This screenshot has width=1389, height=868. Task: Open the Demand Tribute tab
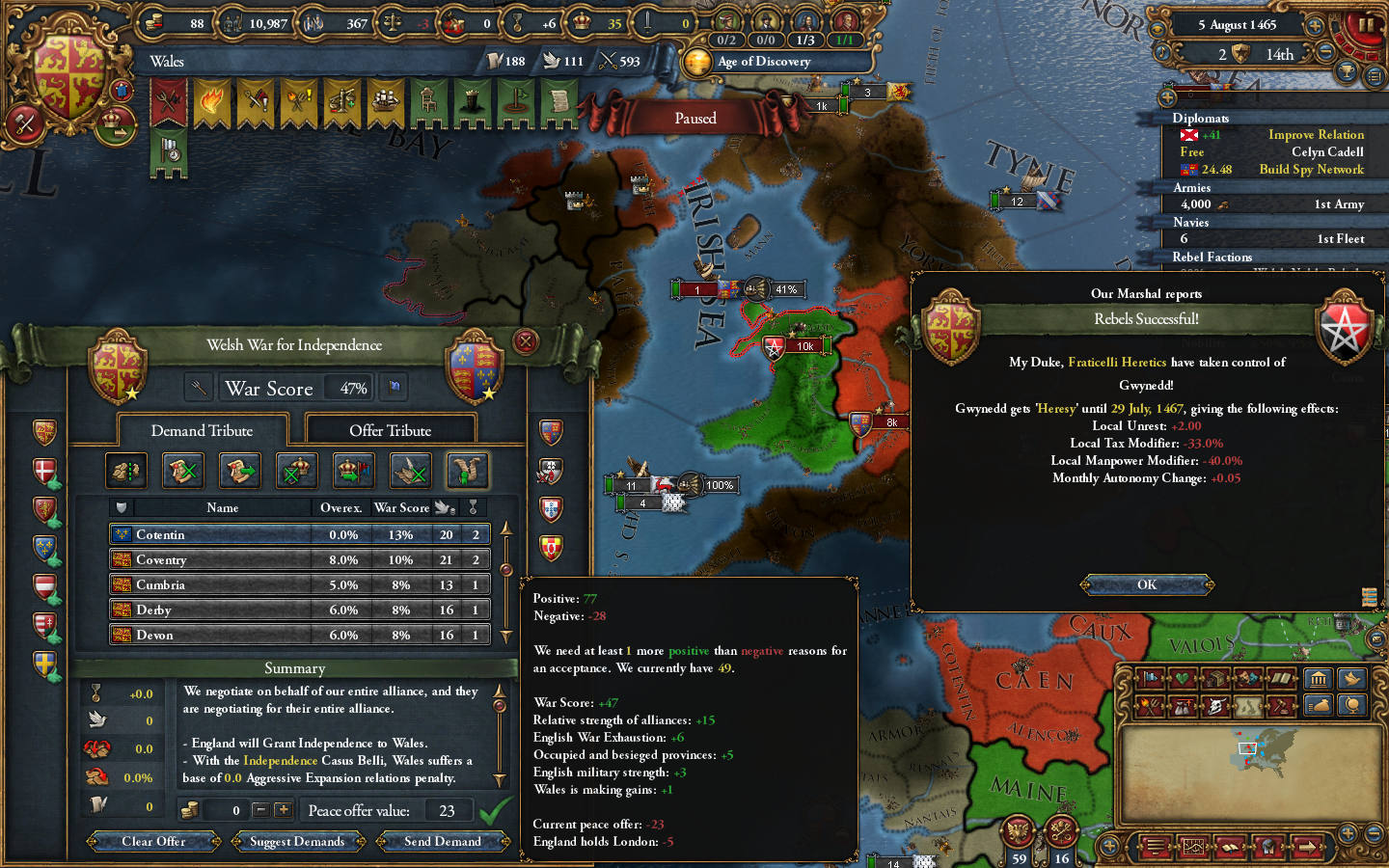202,430
